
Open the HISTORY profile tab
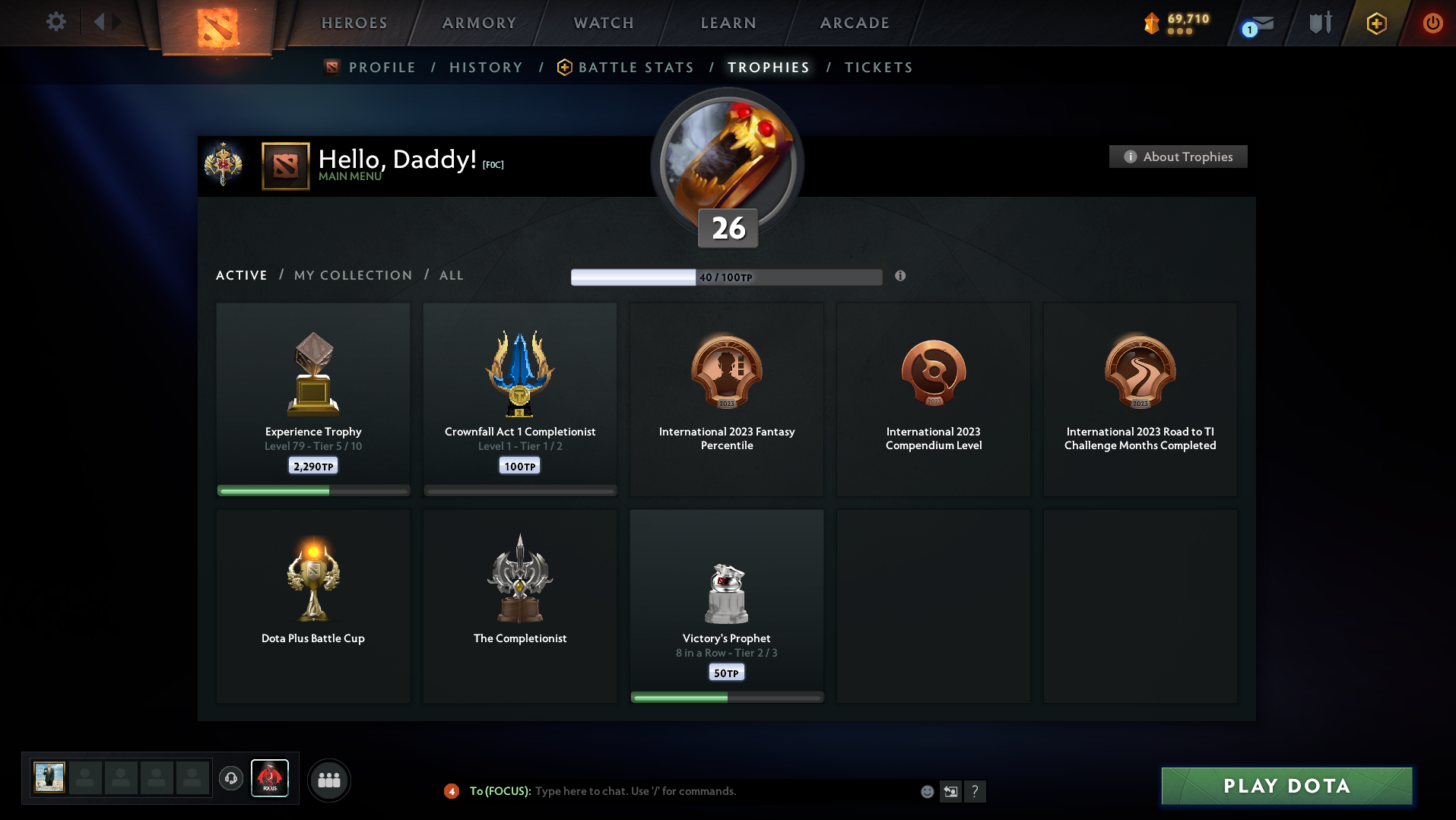pos(486,67)
